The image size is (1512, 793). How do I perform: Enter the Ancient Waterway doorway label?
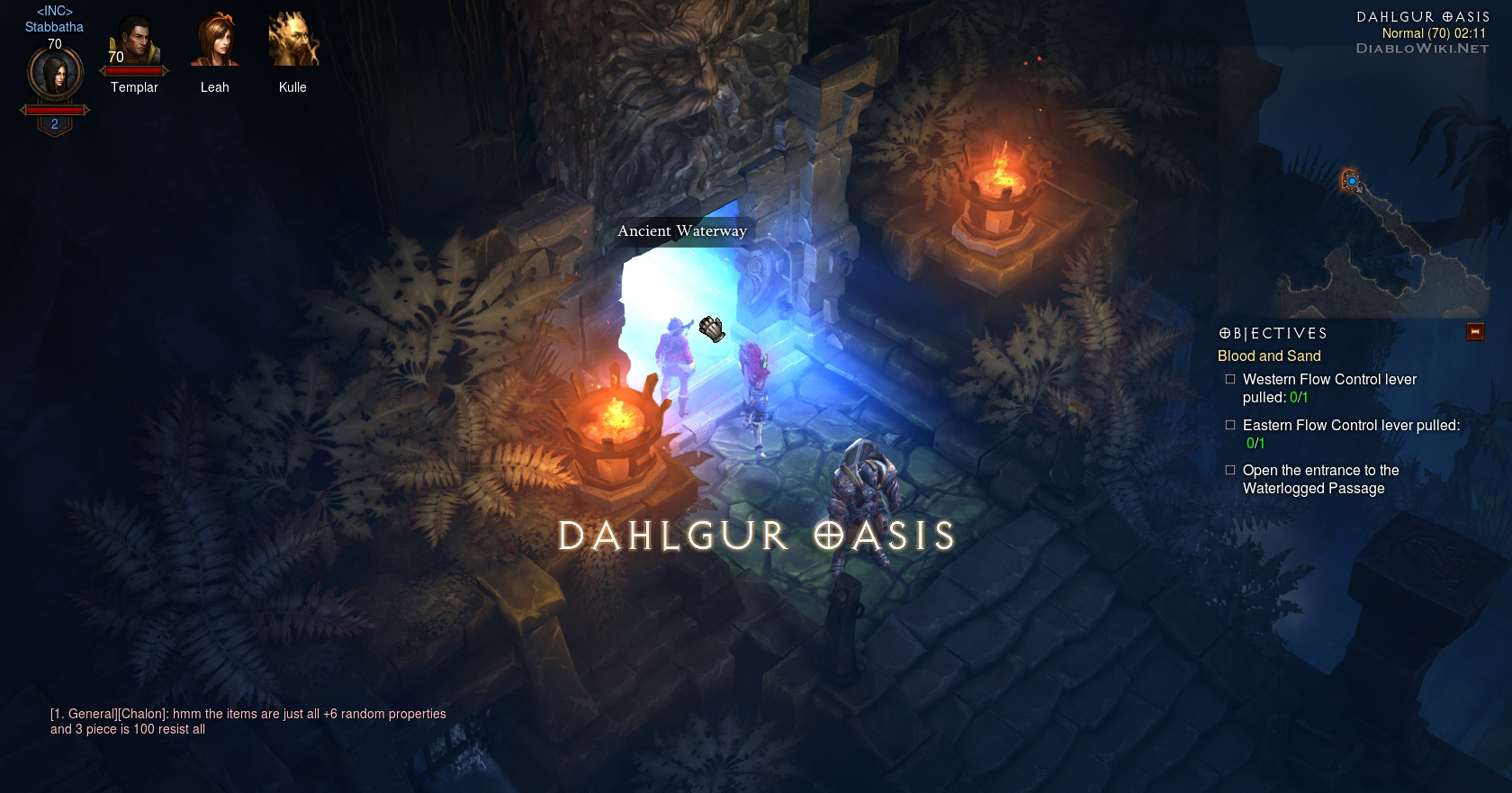coord(681,231)
